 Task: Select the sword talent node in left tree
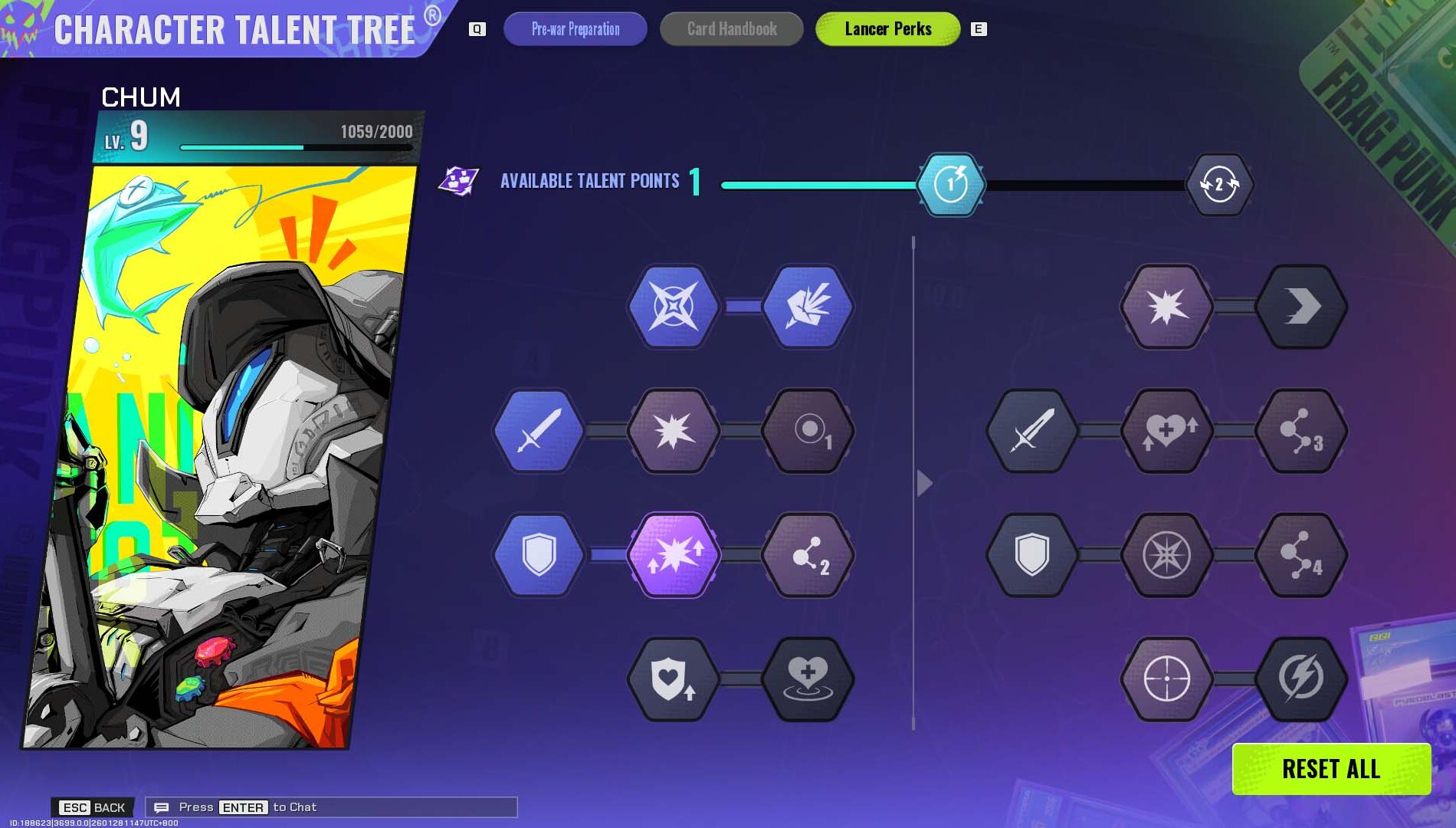click(x=539, y=431)
